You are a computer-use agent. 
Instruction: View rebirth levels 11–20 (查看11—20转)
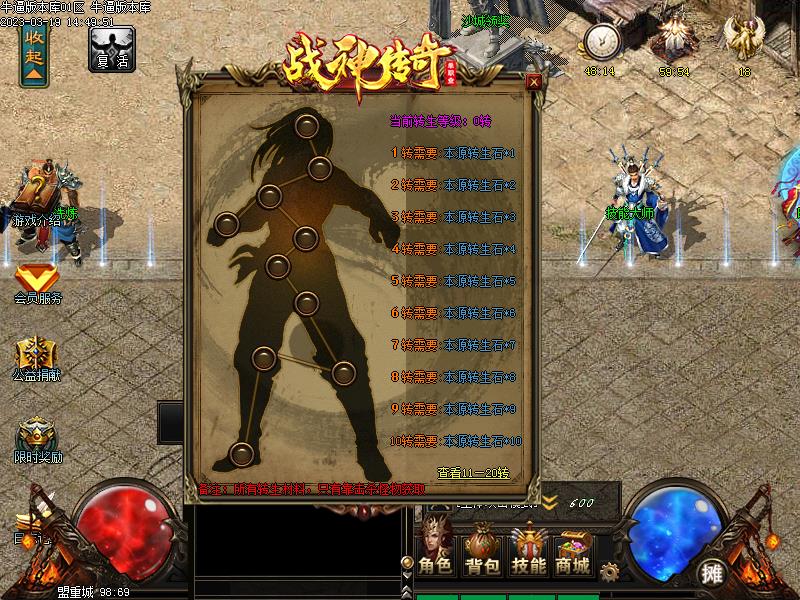pos(473,472)
